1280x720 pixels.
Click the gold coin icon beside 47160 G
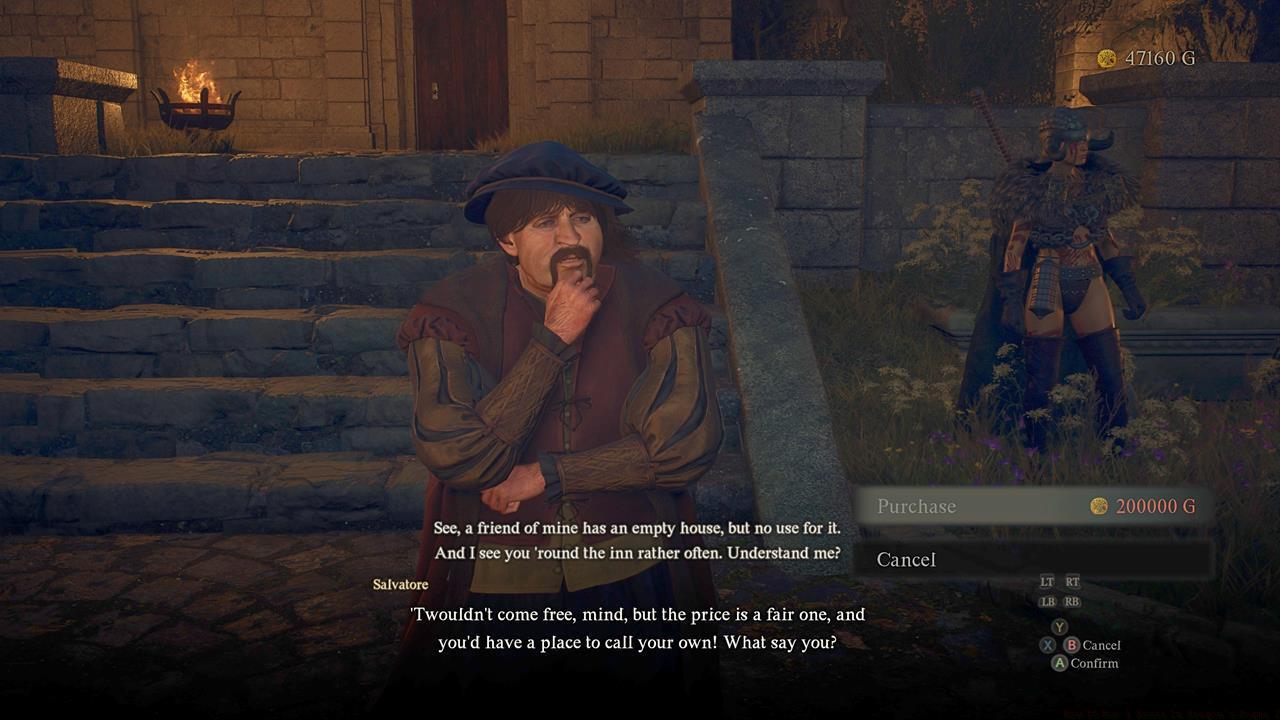click(1106, 58)
